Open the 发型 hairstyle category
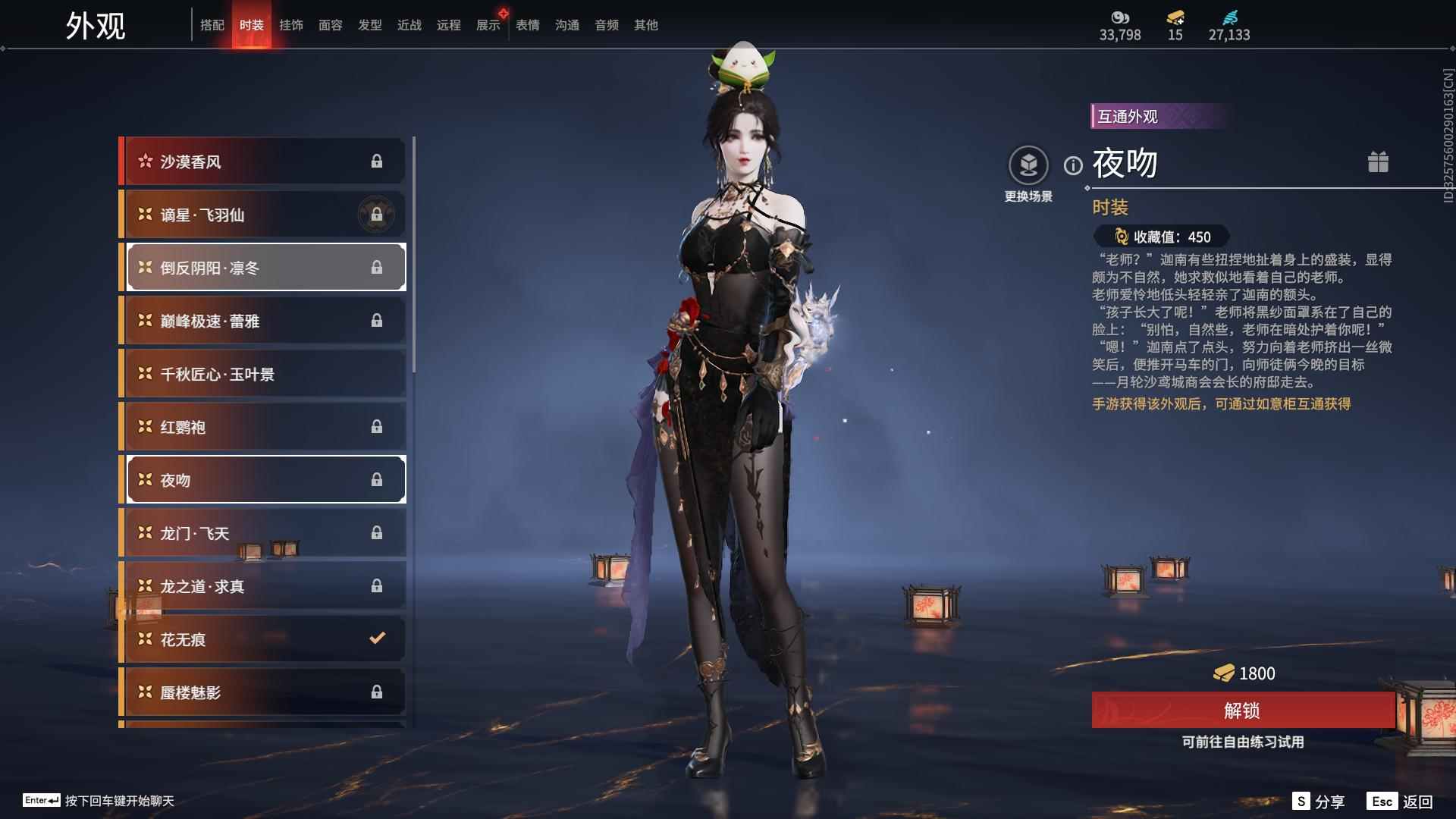This screenshot has height=819, width=1456. coord(369,25)
